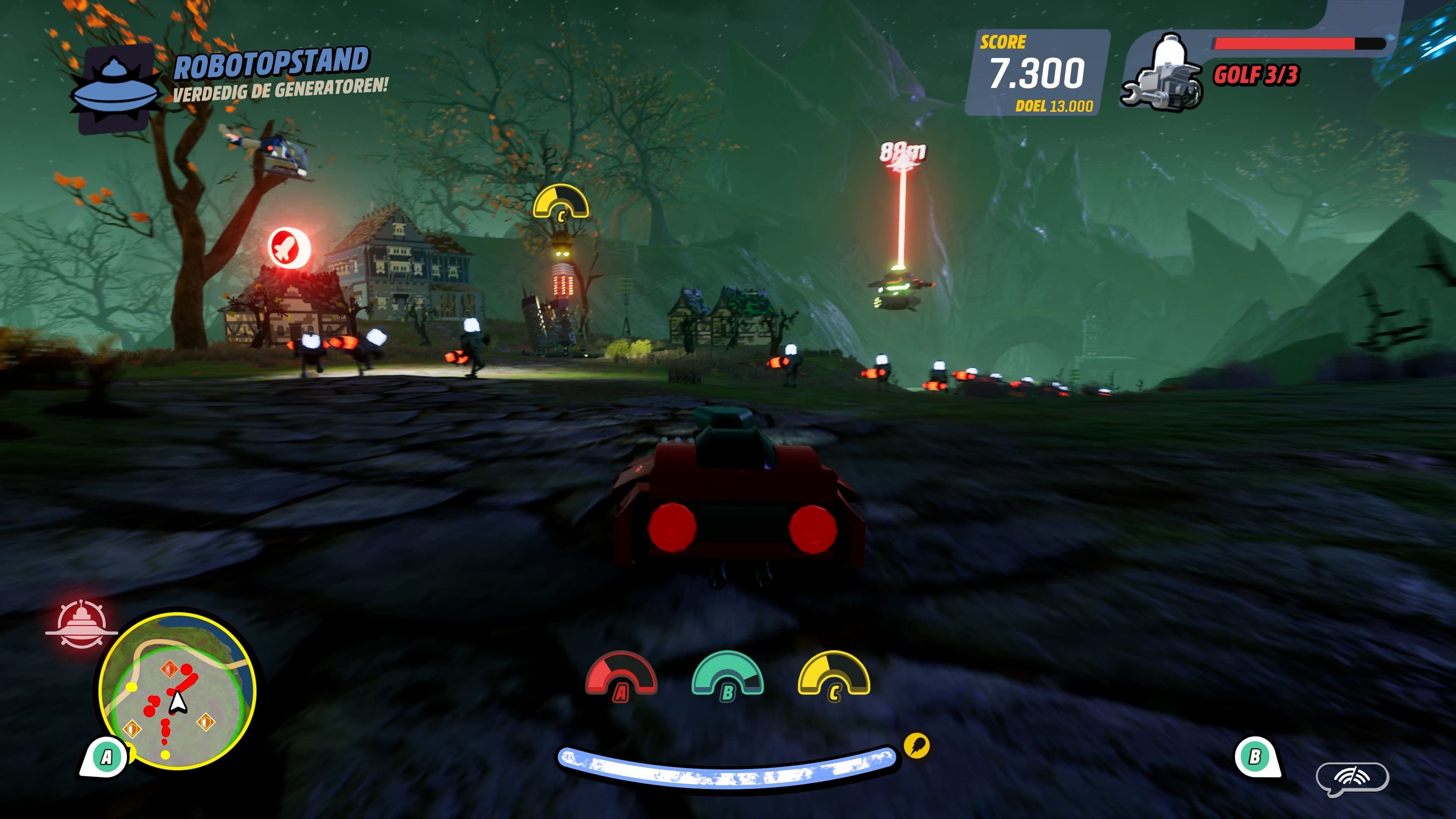
Task: Click the red UFO alert icon above minimap
Action: click(81, 625)
